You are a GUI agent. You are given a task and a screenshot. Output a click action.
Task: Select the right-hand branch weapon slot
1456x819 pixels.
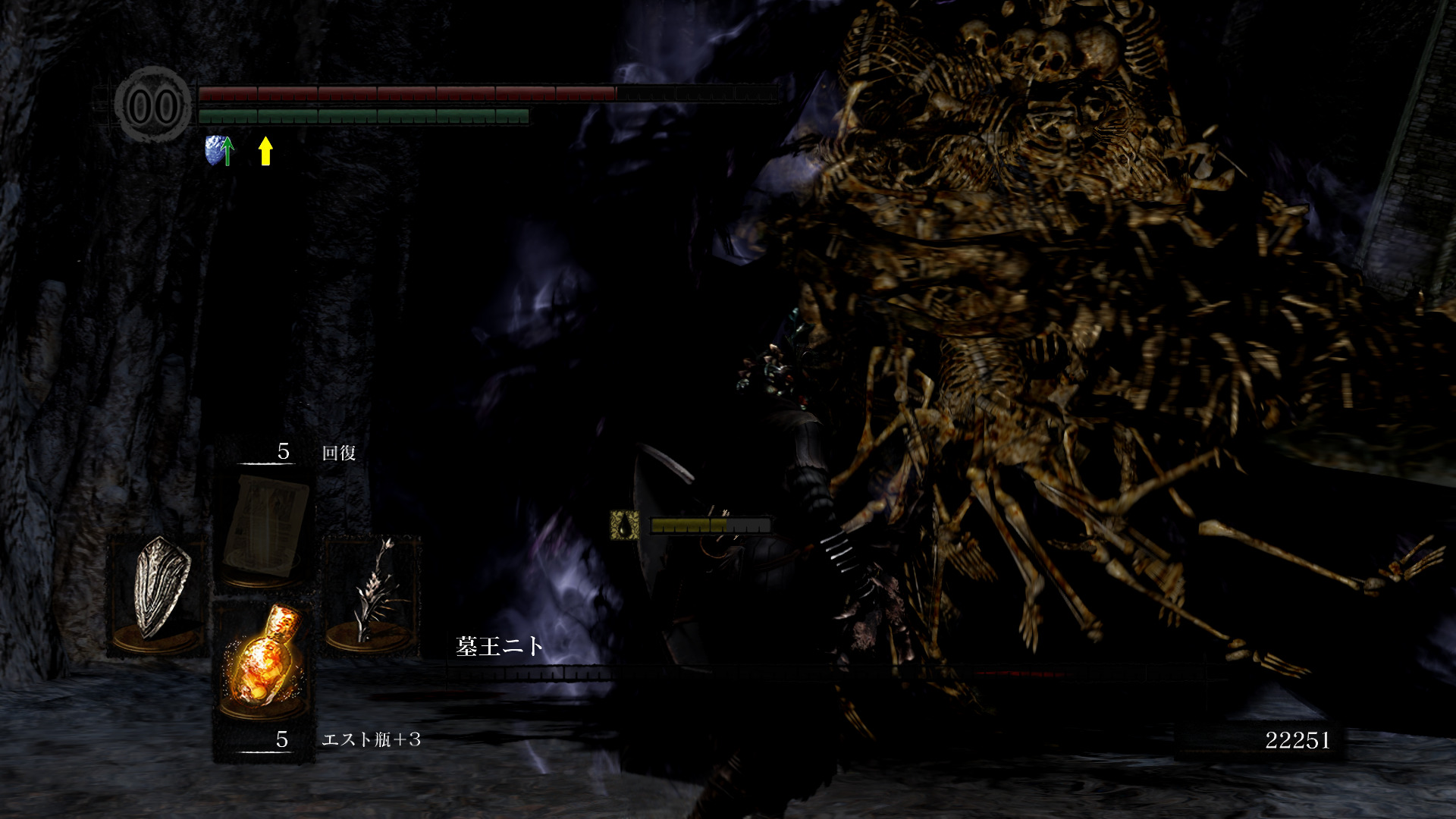372,591
